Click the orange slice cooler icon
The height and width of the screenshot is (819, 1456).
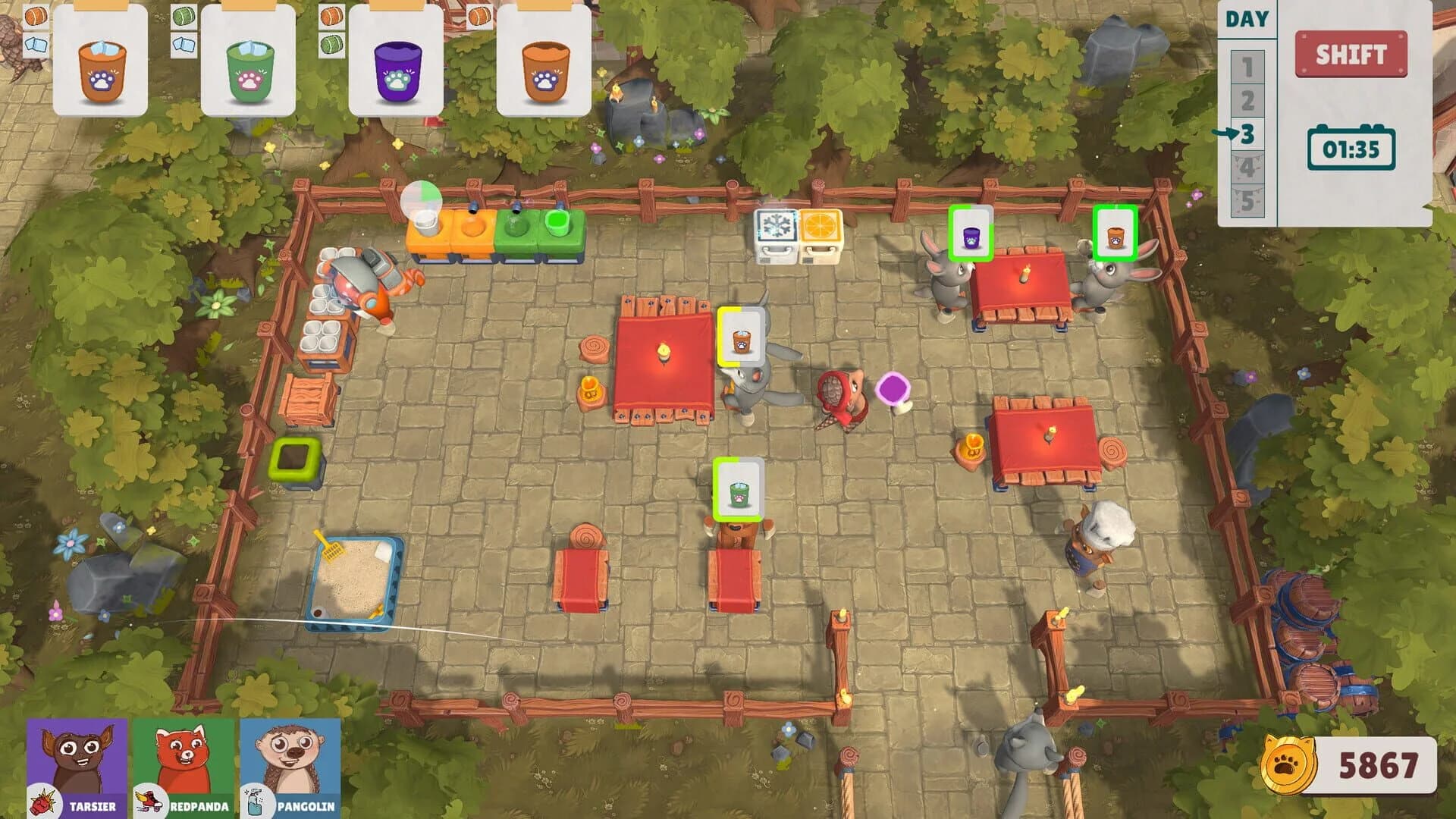pyautogui.click(x=819, y=224)
